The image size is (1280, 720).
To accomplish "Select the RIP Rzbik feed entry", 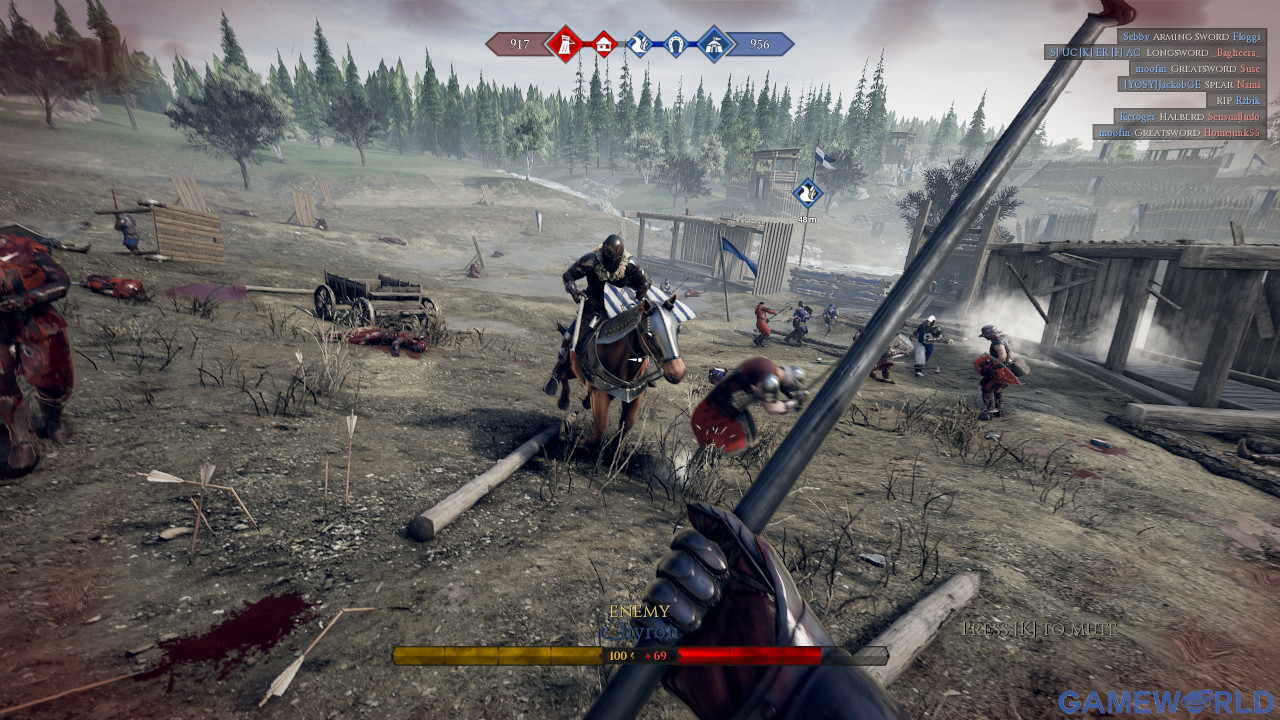I will point(1238,100).
